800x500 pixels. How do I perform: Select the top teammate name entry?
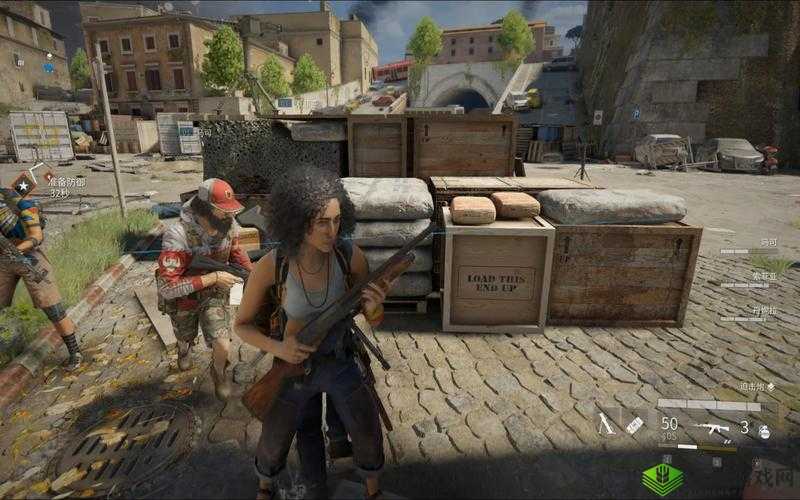point(768,242)
